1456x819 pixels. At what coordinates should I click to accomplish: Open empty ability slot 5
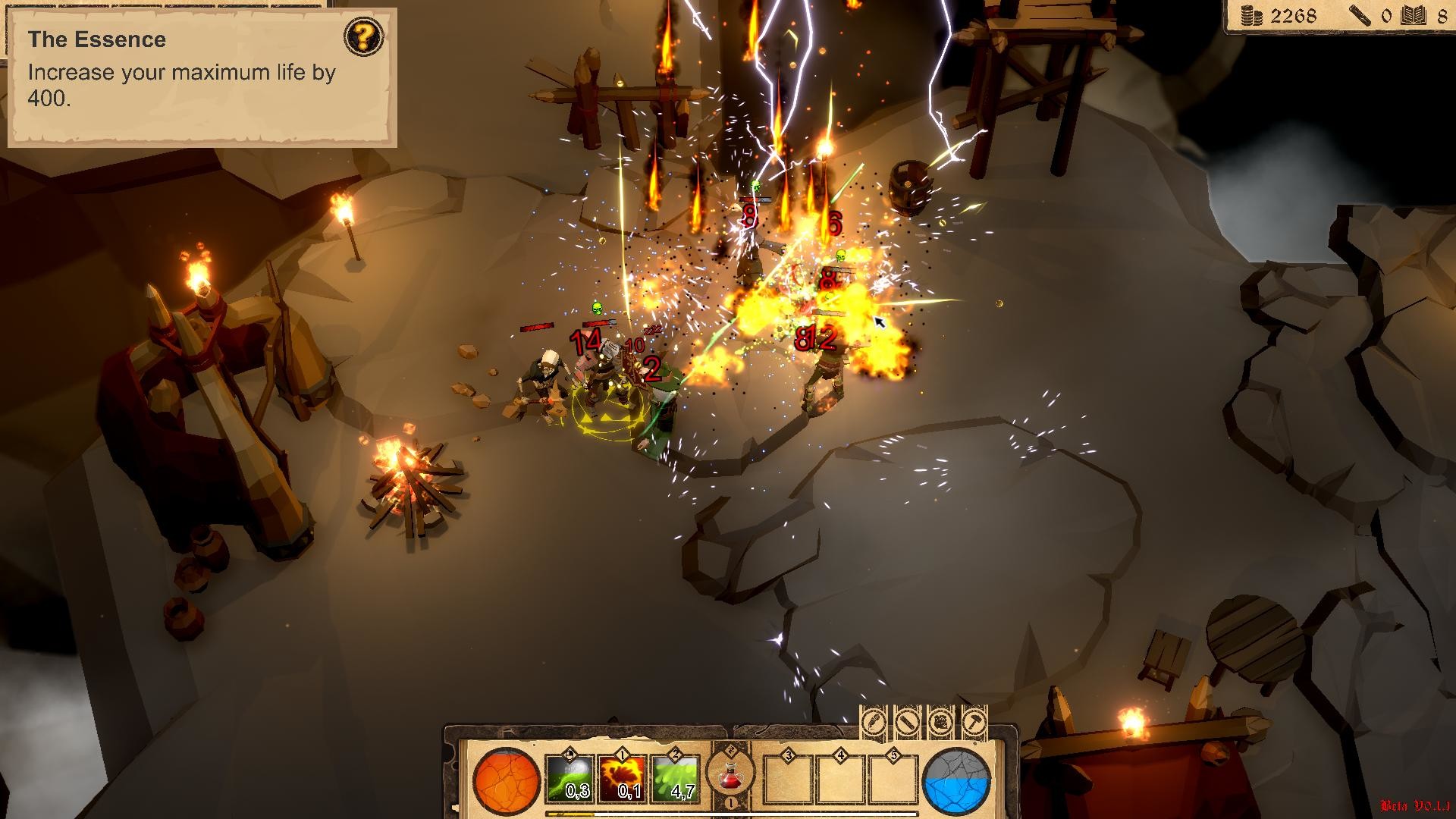[x=893, y=777]
